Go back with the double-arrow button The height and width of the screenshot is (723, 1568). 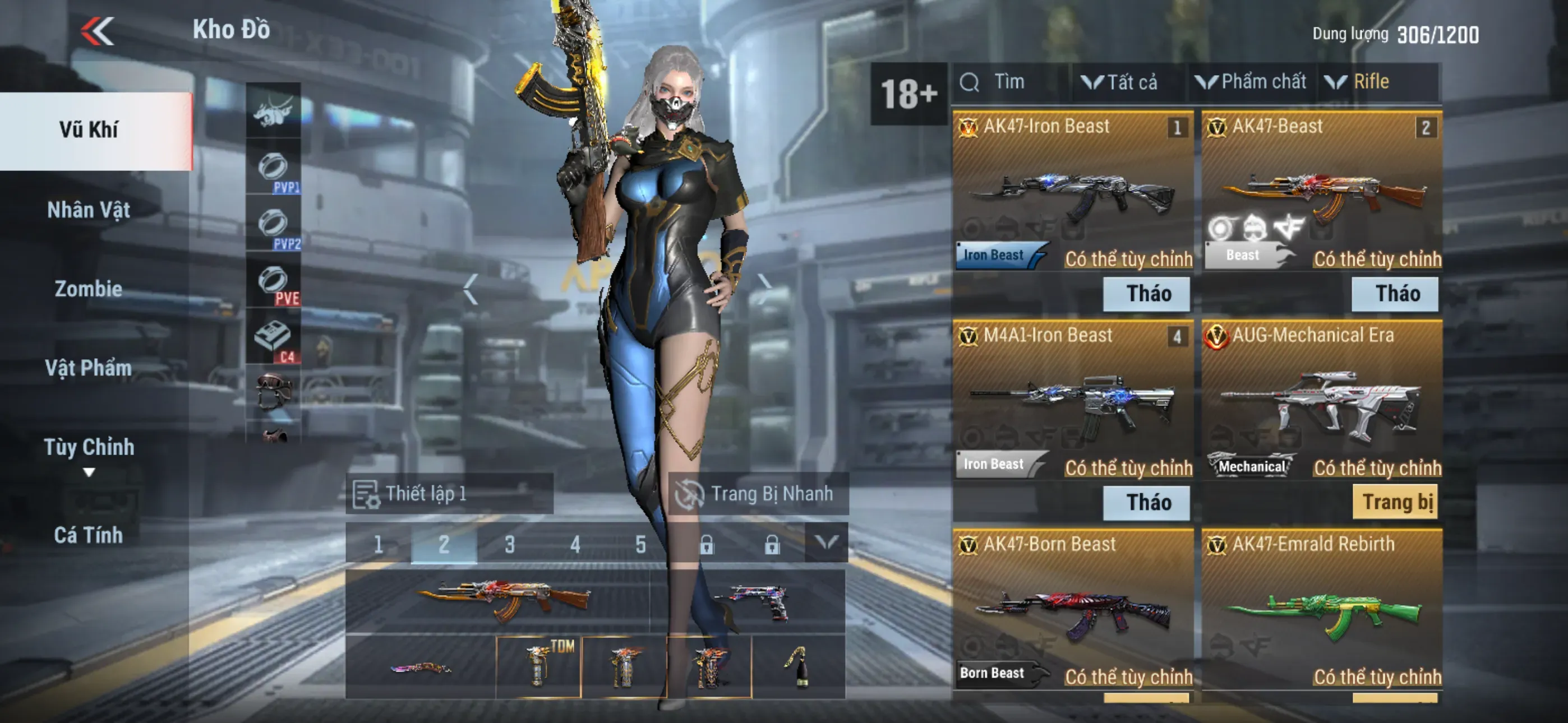98,30
